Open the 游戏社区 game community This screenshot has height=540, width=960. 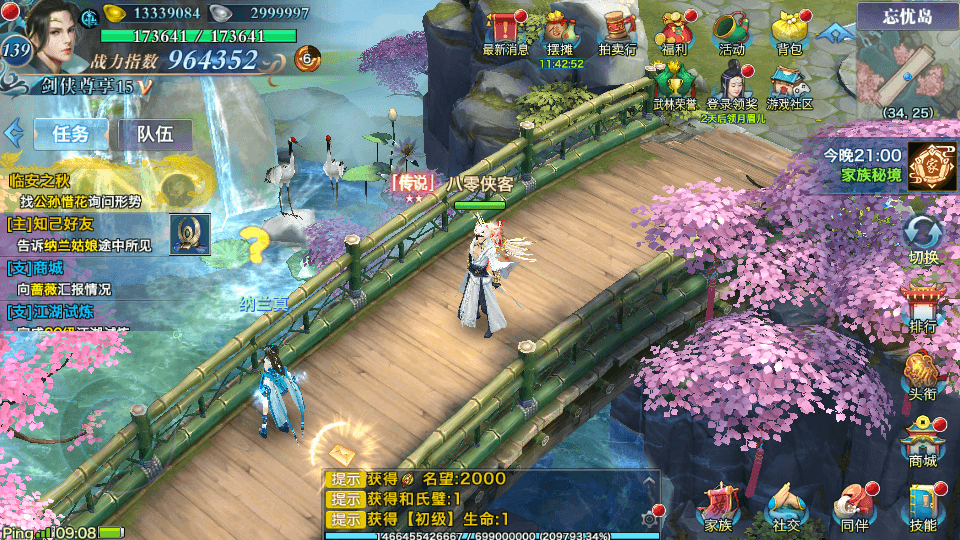point(789,84)
